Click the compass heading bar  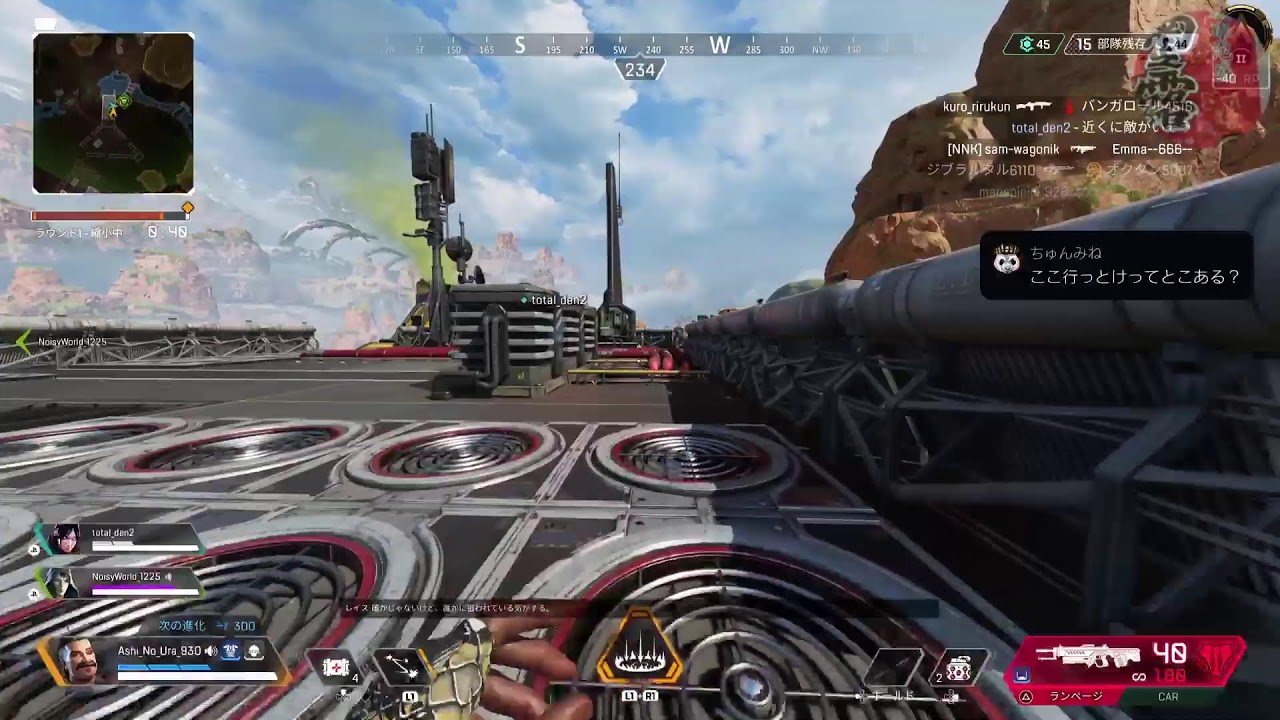(x=640, y=46)
